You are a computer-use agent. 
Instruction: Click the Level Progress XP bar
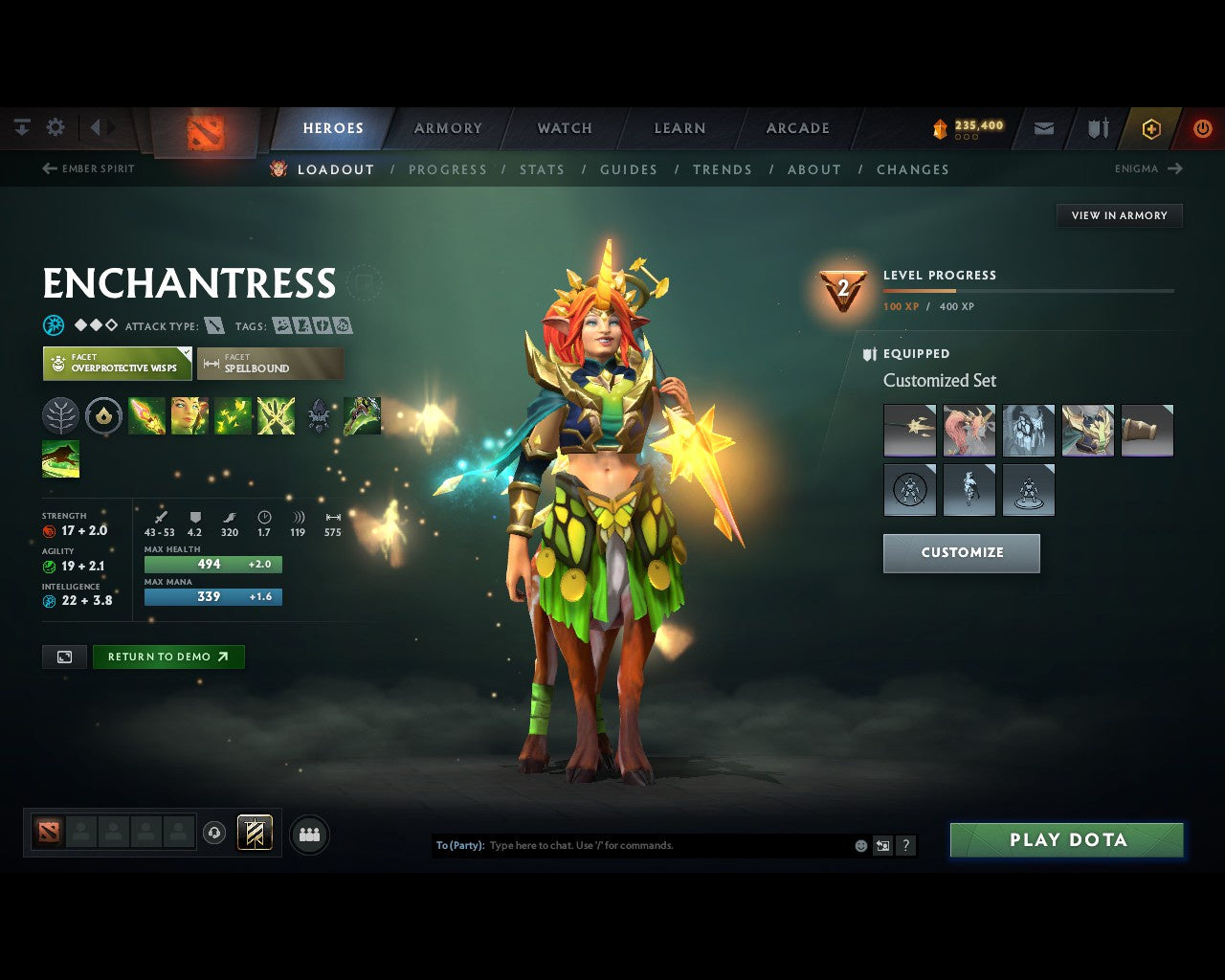tap(1027, 291)
